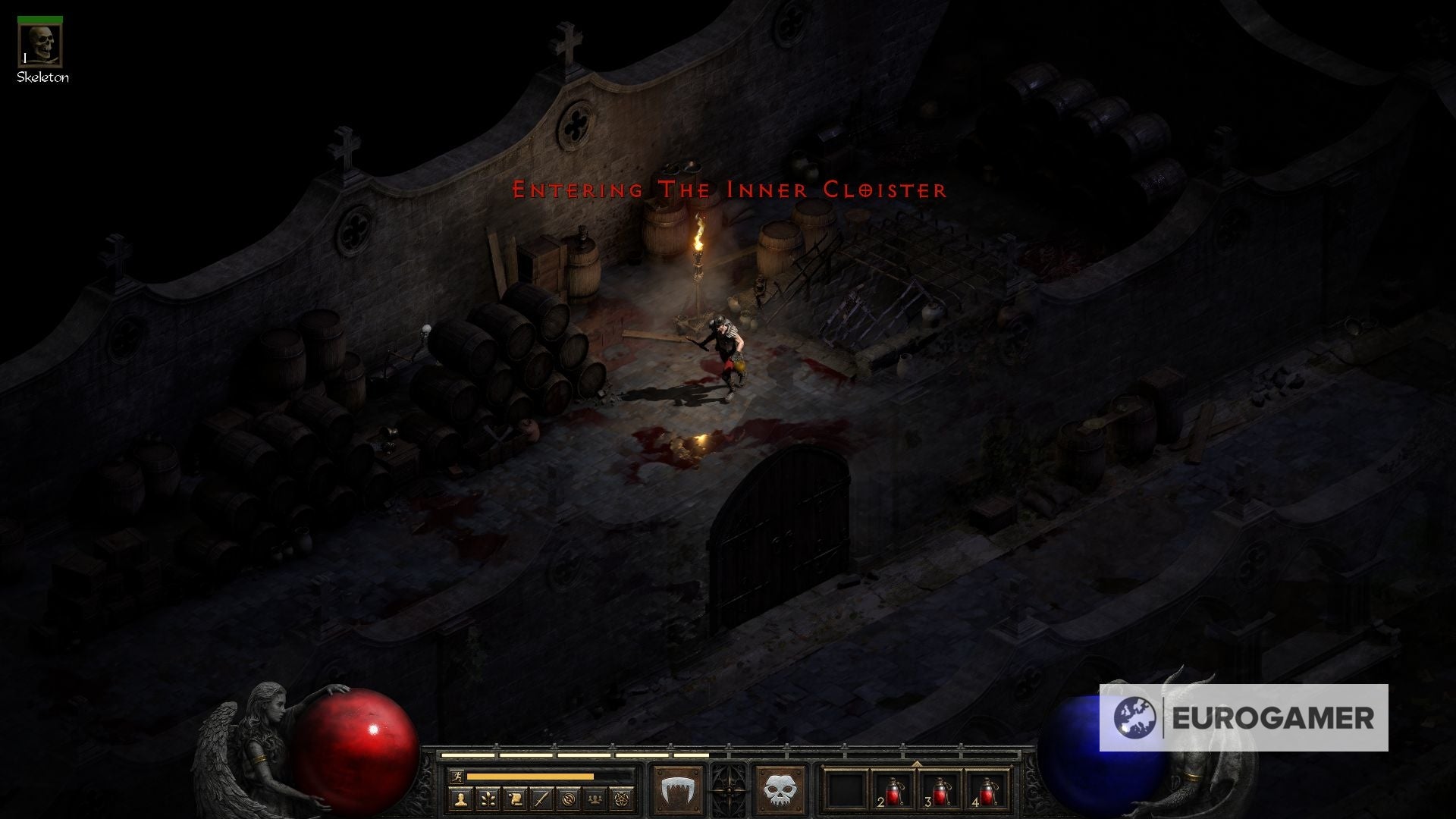Open the quest log scroll icon
The height and width of the screenshot is (819, 1456).
pos(515,799)
